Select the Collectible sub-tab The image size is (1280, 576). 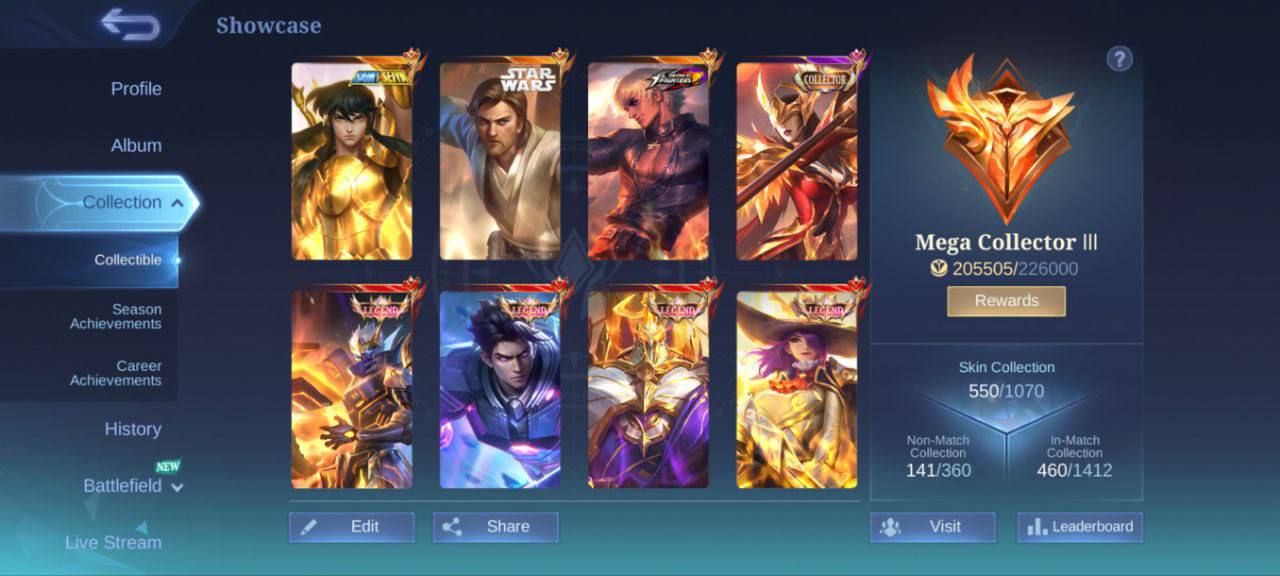click(x=128, y=260)
